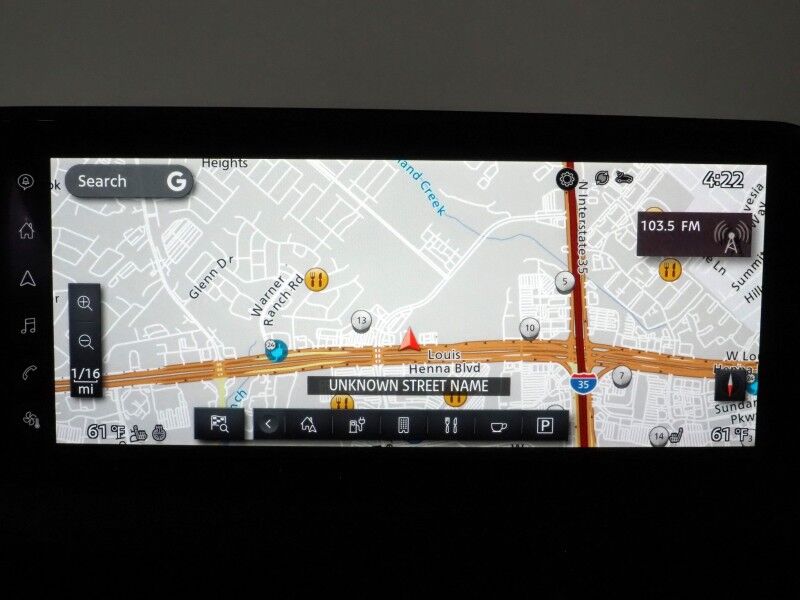This screenshot has width=800, height=600.
Task: Open climate fan controls
Action: point(27,418)
